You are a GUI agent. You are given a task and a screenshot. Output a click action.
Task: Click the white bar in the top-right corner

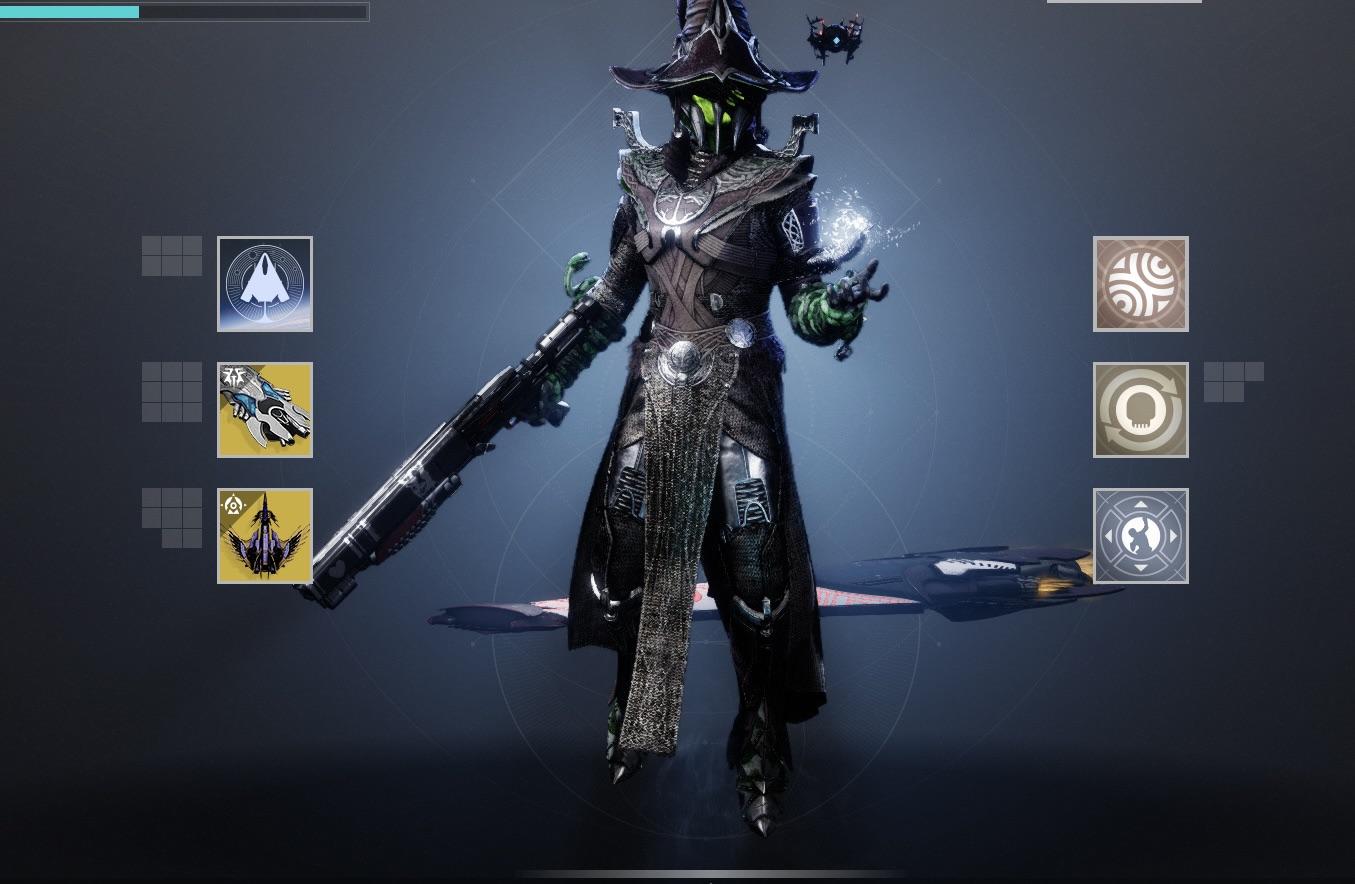click(1124, 1)
